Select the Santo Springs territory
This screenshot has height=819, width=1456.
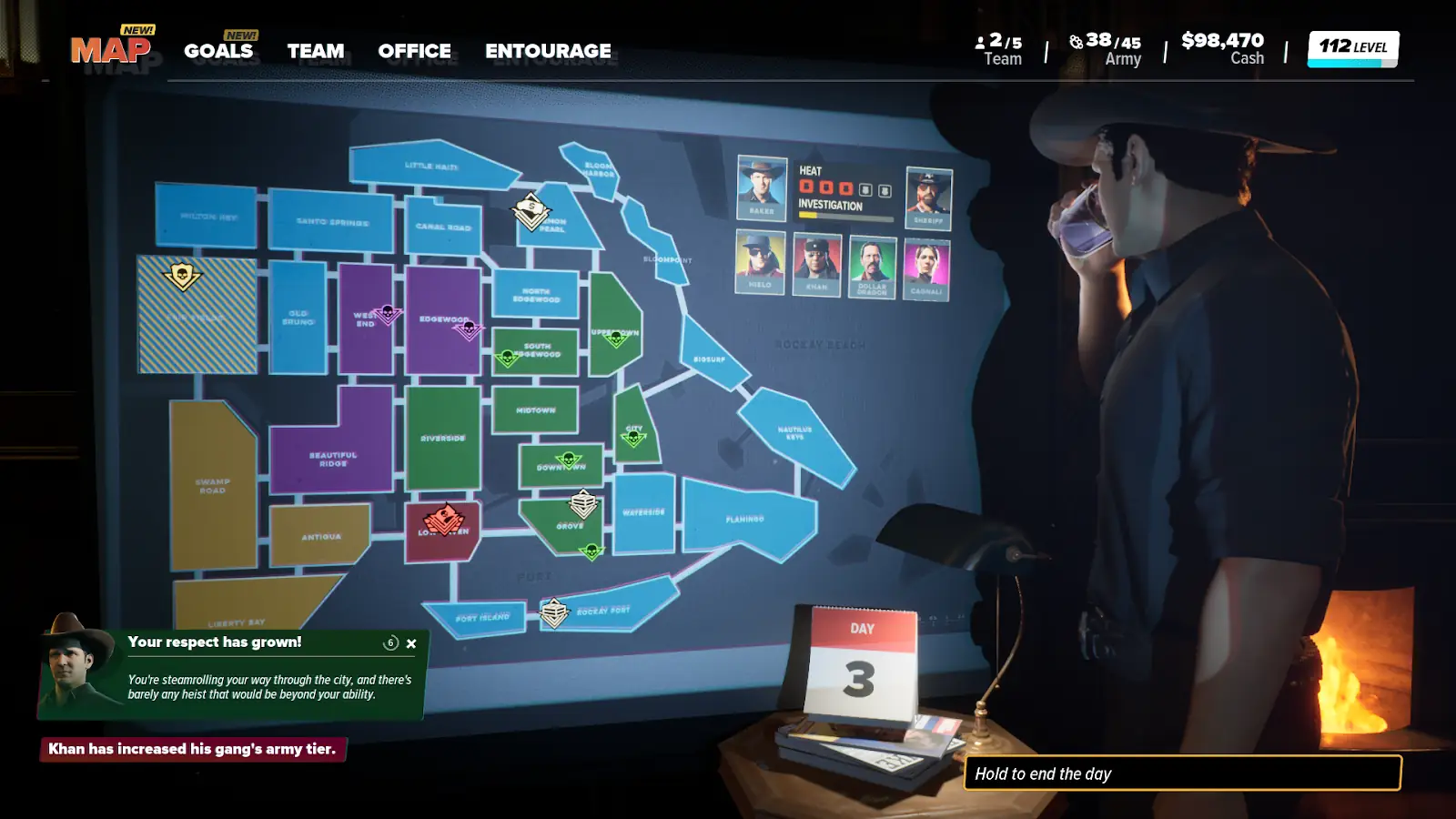point(332,221)
